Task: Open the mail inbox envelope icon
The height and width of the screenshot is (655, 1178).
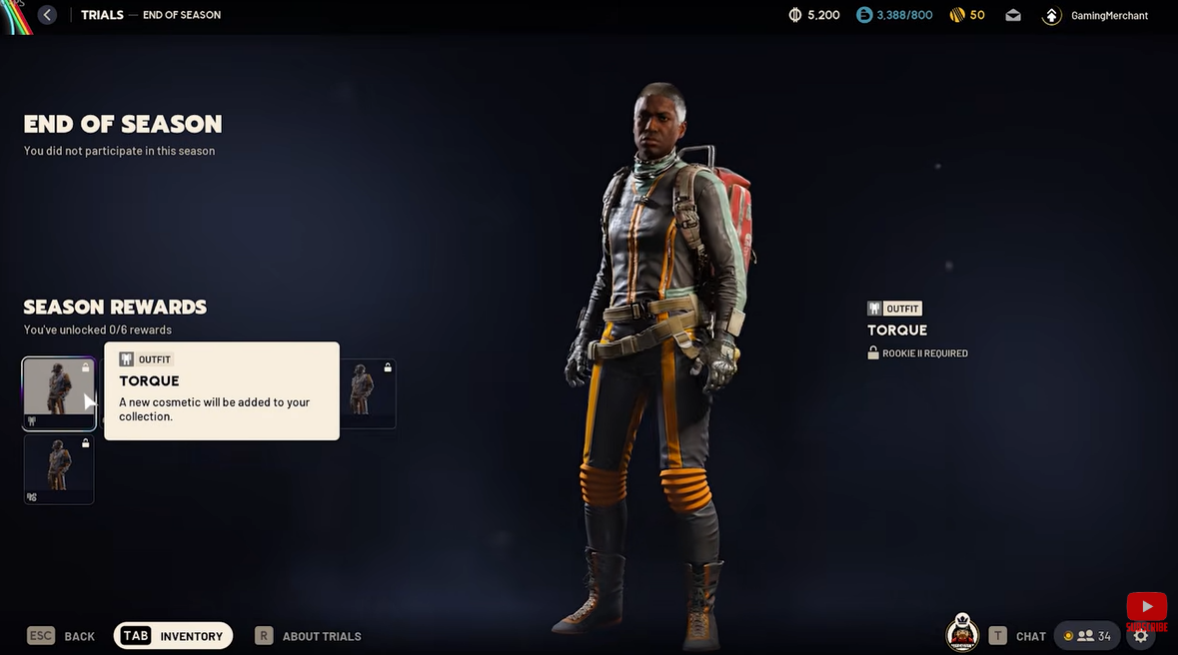Action: [1013, 15]
